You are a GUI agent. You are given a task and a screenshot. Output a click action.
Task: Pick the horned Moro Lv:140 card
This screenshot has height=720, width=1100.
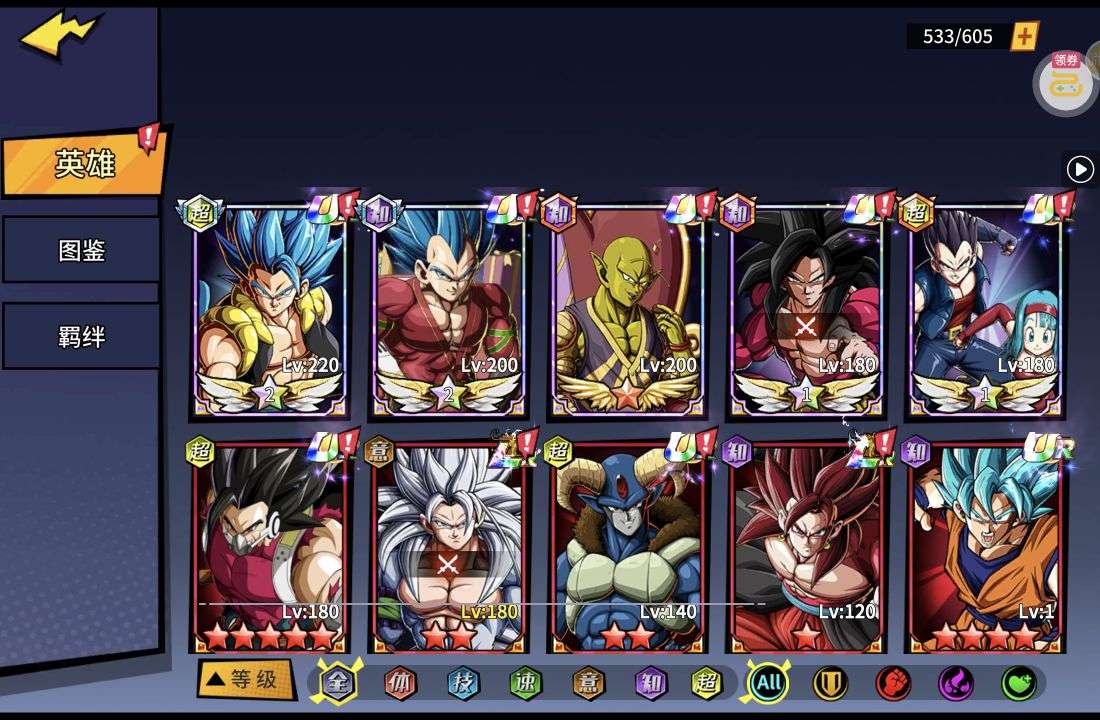627,545
